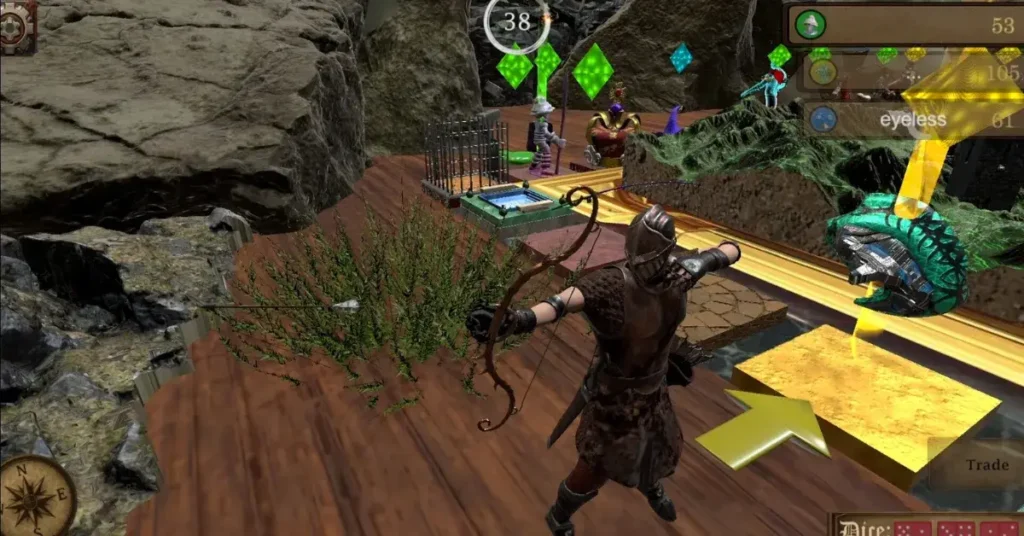The width and height of the screenshot is (1024, 536).
Task: Open the gear settings menu
Action: (17, 24)
